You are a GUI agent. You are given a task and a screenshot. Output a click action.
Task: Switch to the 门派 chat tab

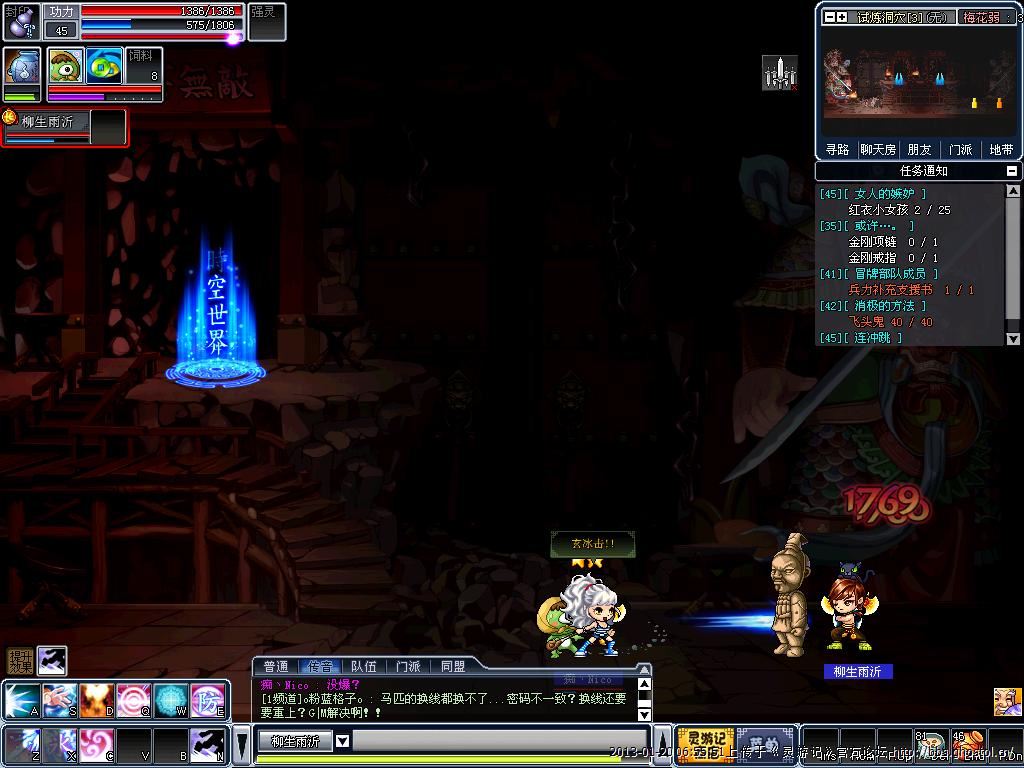(408, 666)
